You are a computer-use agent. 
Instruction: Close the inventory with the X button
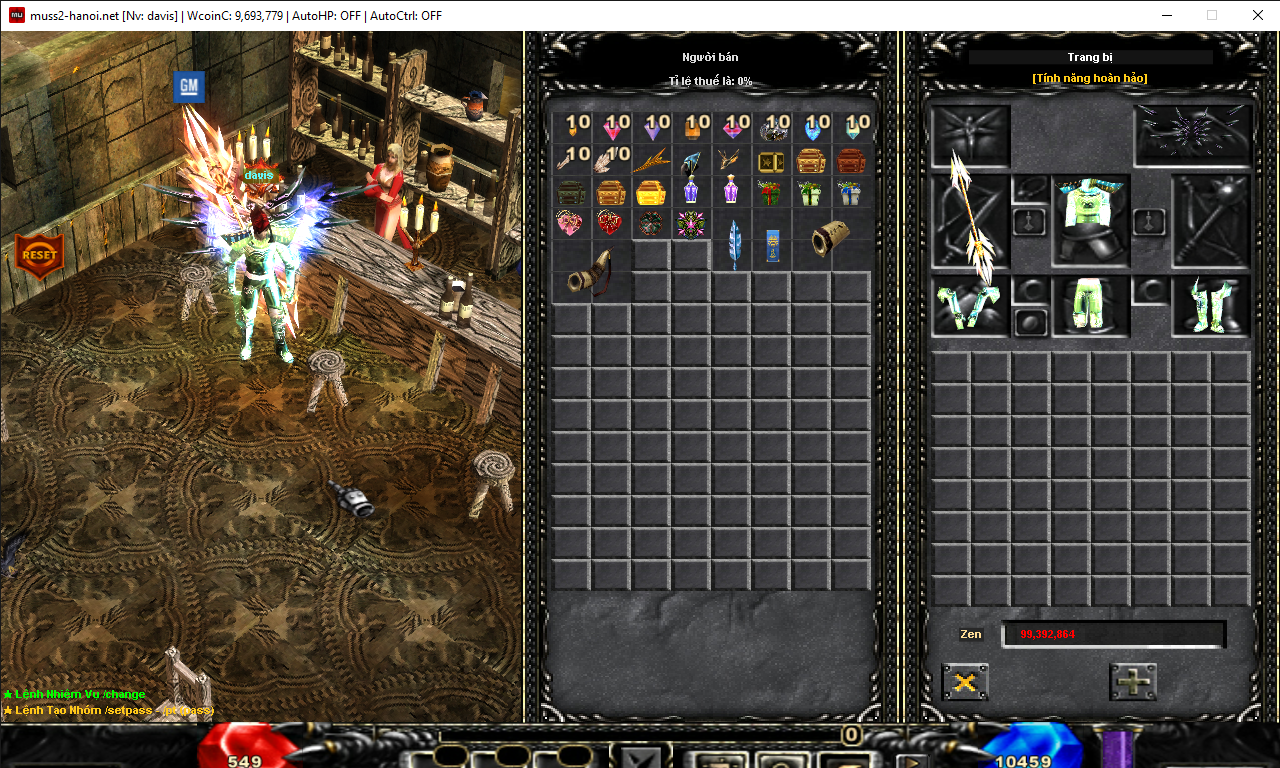(x=965, y=682)
